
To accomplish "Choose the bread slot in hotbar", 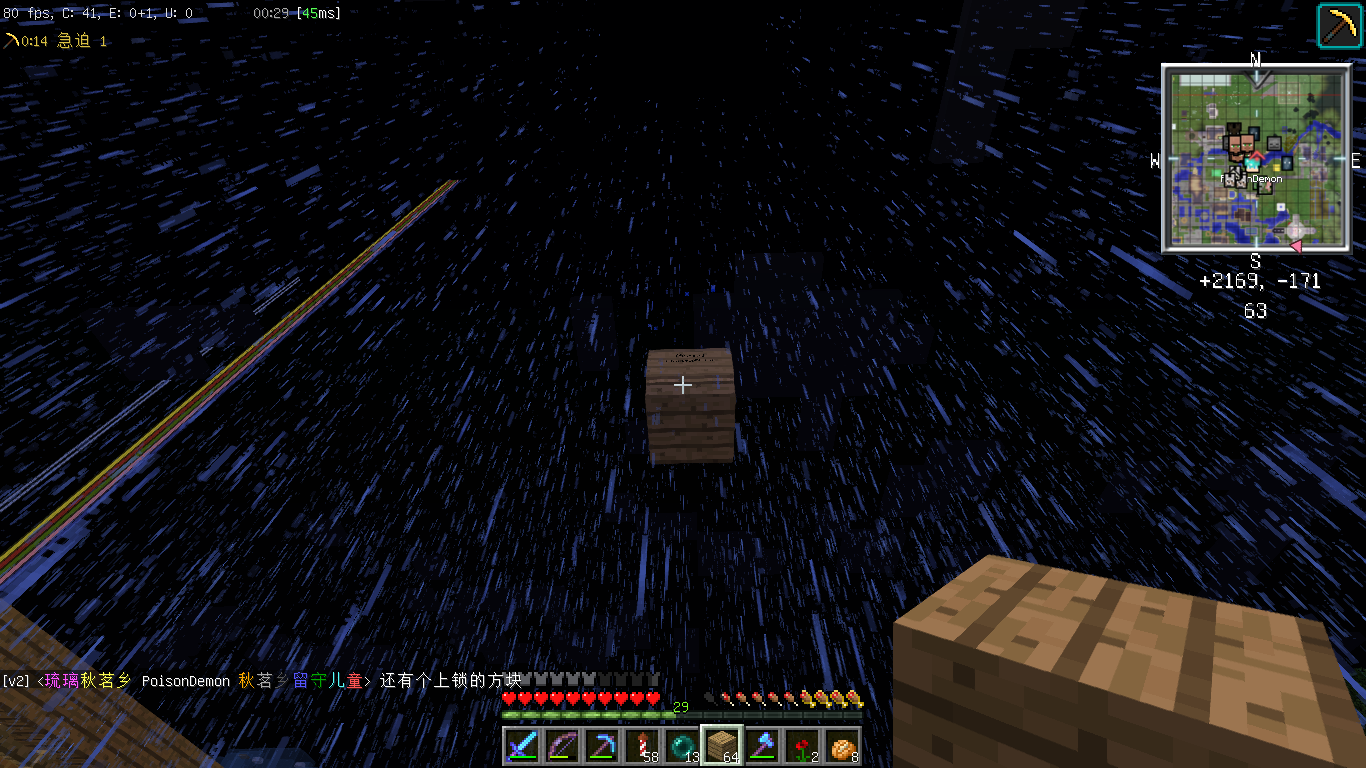I will [x=842, y=746].
